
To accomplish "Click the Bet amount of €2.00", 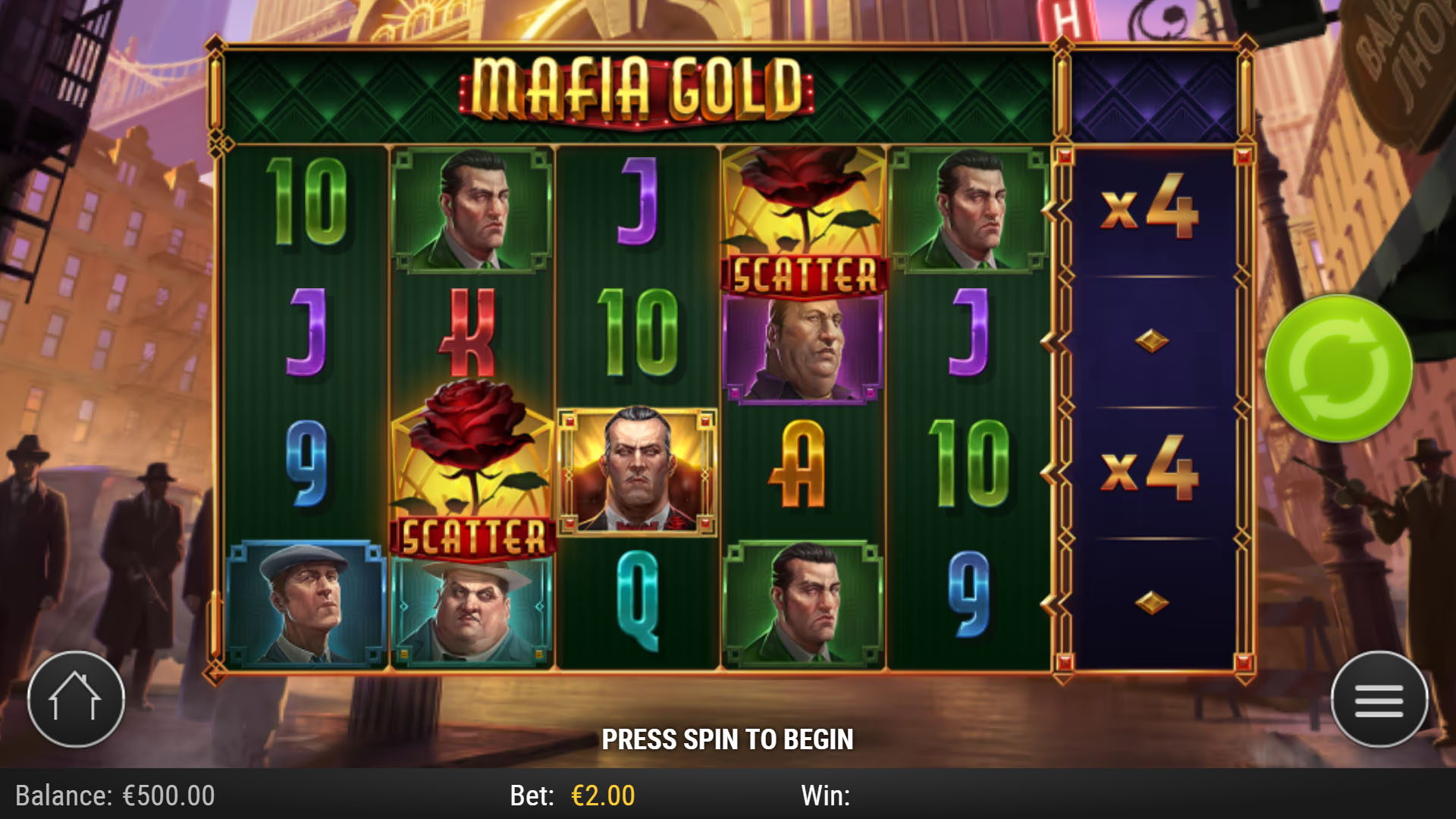I will point(601,795).
